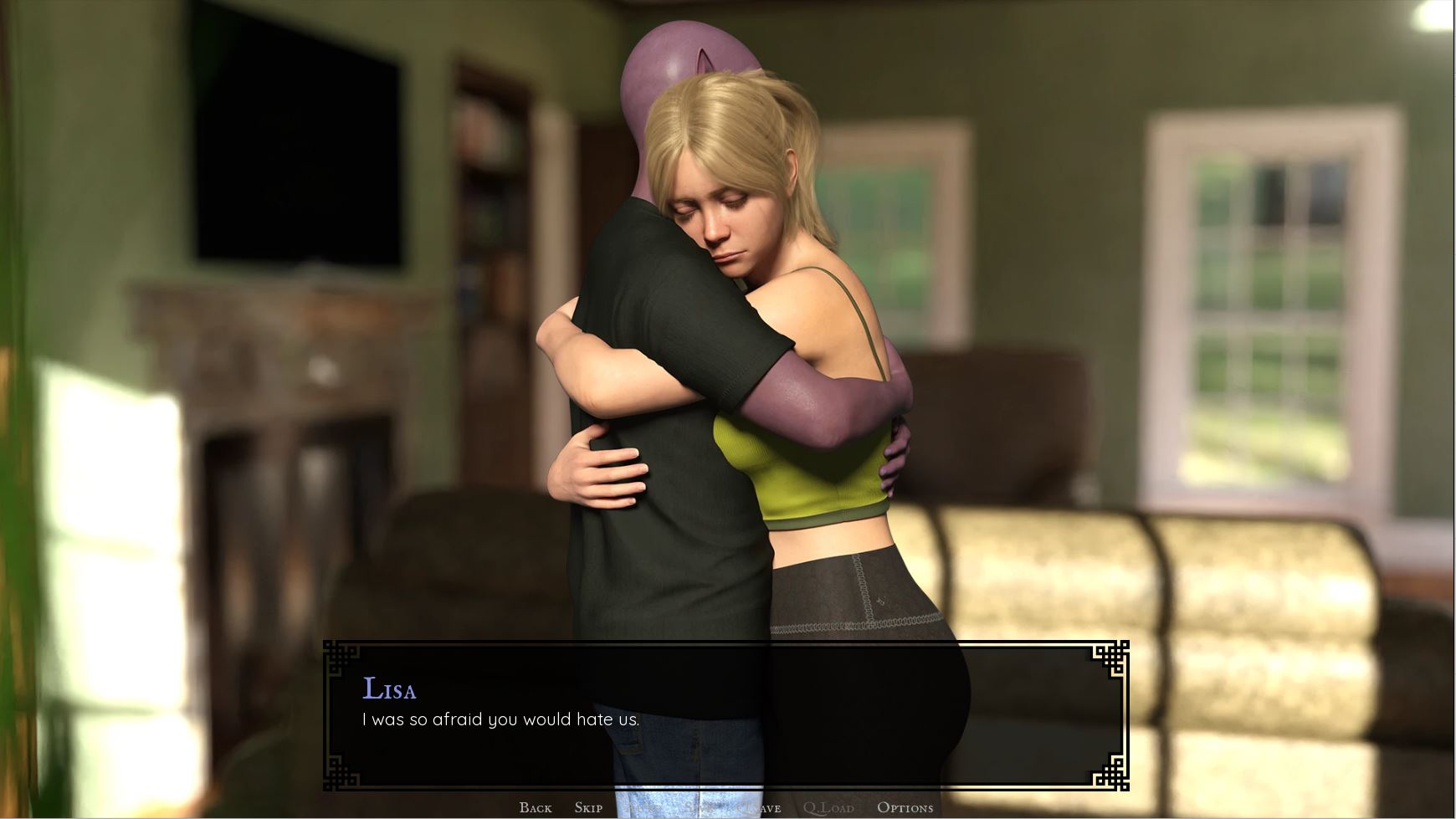
Task: Quick load using Q.Load
Action: [828, 807]
